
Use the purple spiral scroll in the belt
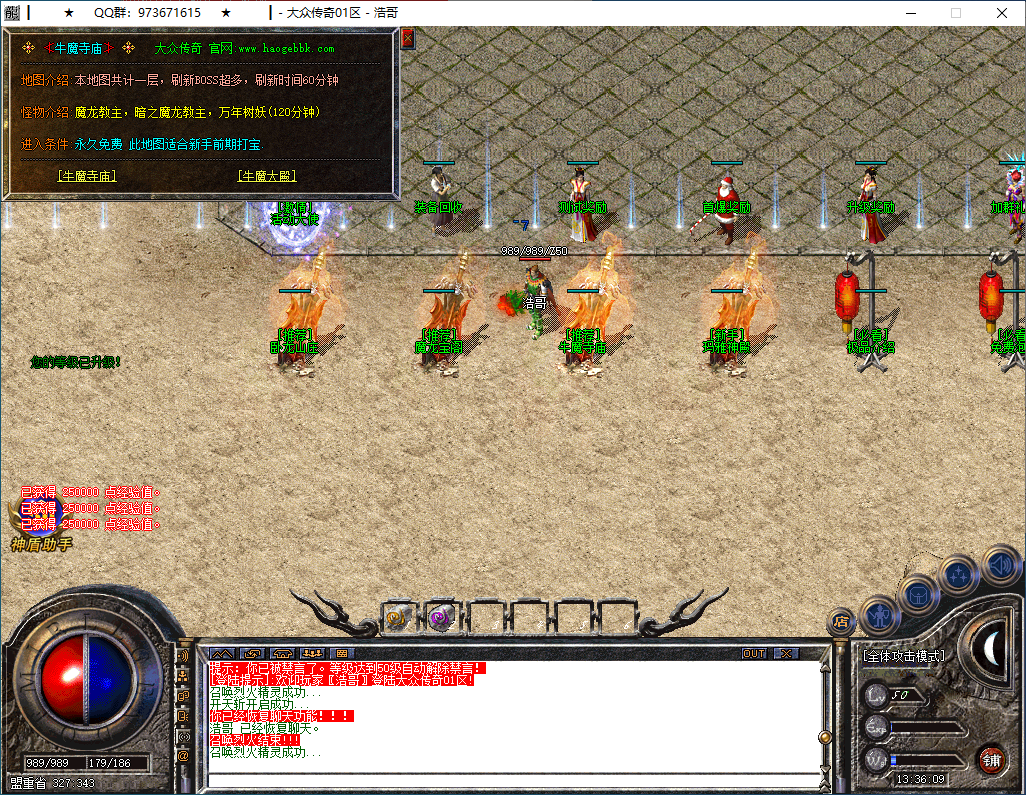[x=441, y=618]
